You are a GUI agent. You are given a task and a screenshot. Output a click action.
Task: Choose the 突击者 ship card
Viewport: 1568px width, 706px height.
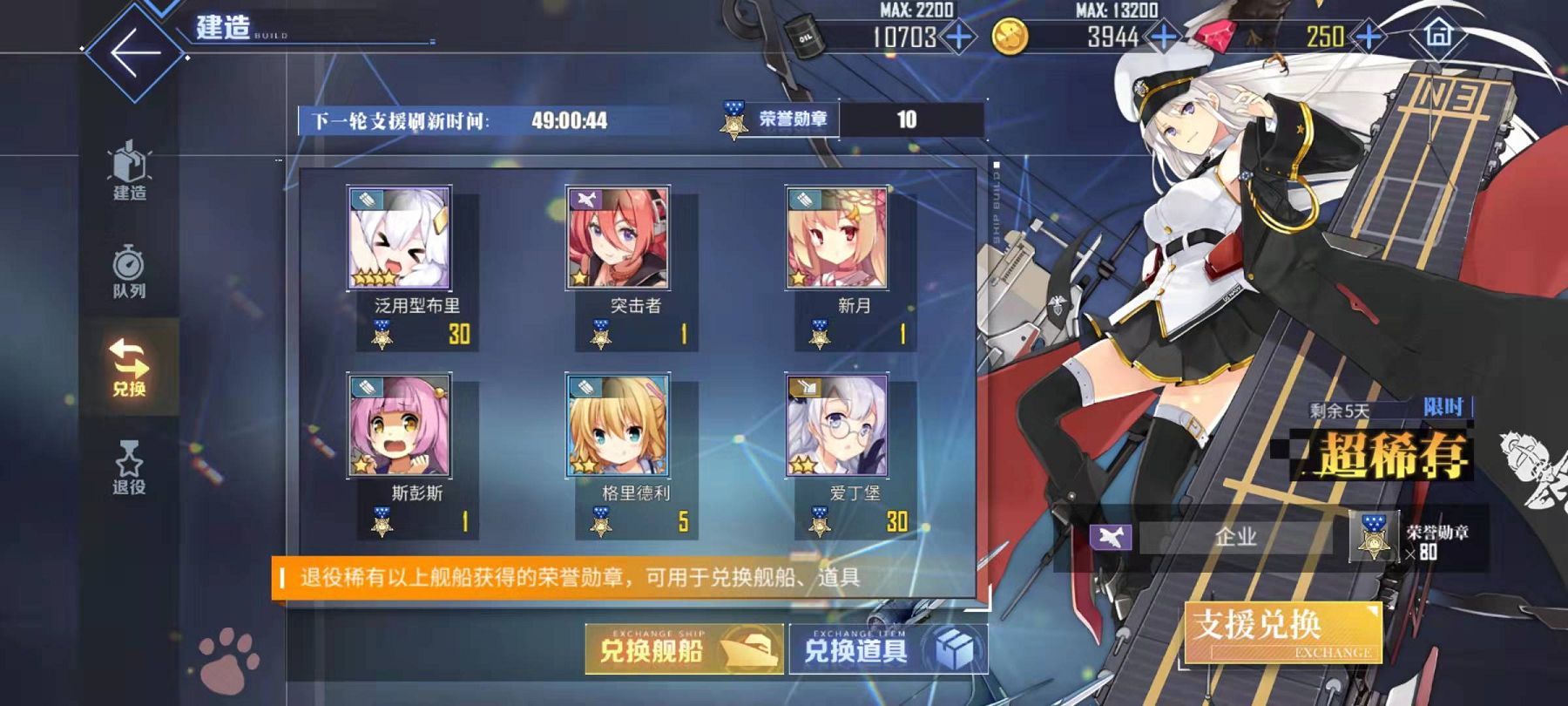click(618, 239)
